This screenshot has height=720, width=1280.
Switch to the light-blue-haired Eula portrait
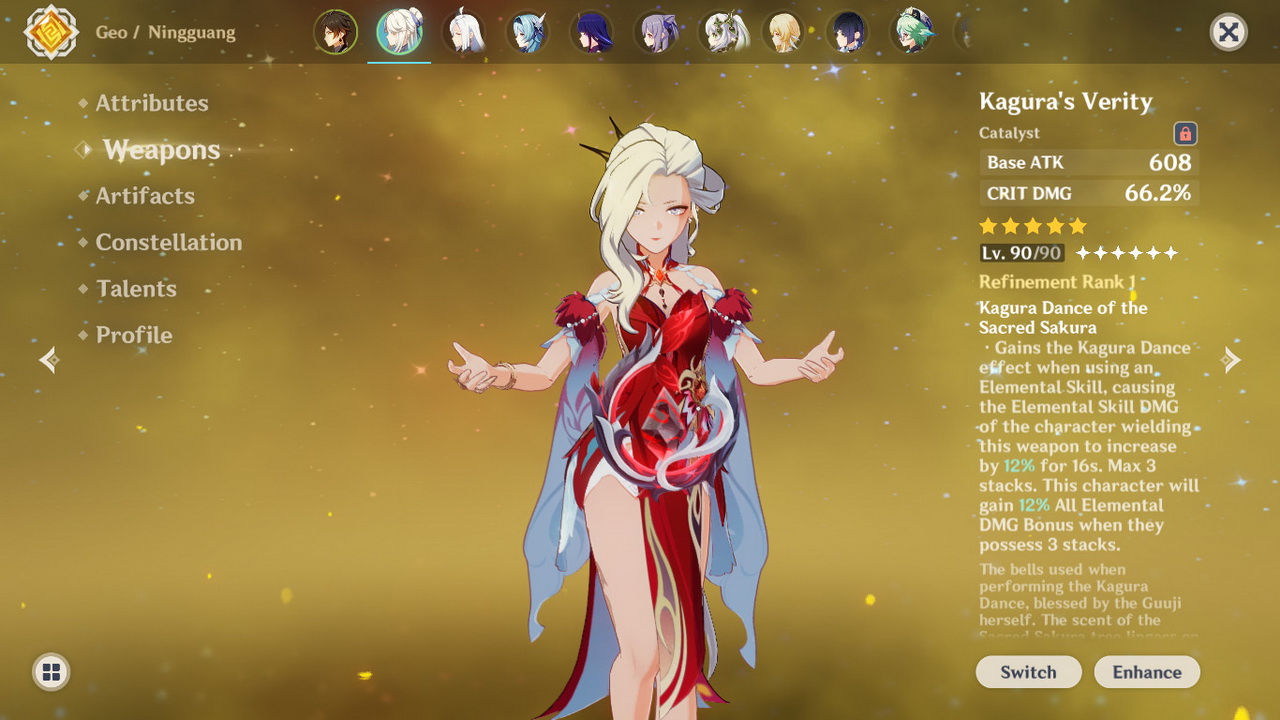click(x=527, y=32)
